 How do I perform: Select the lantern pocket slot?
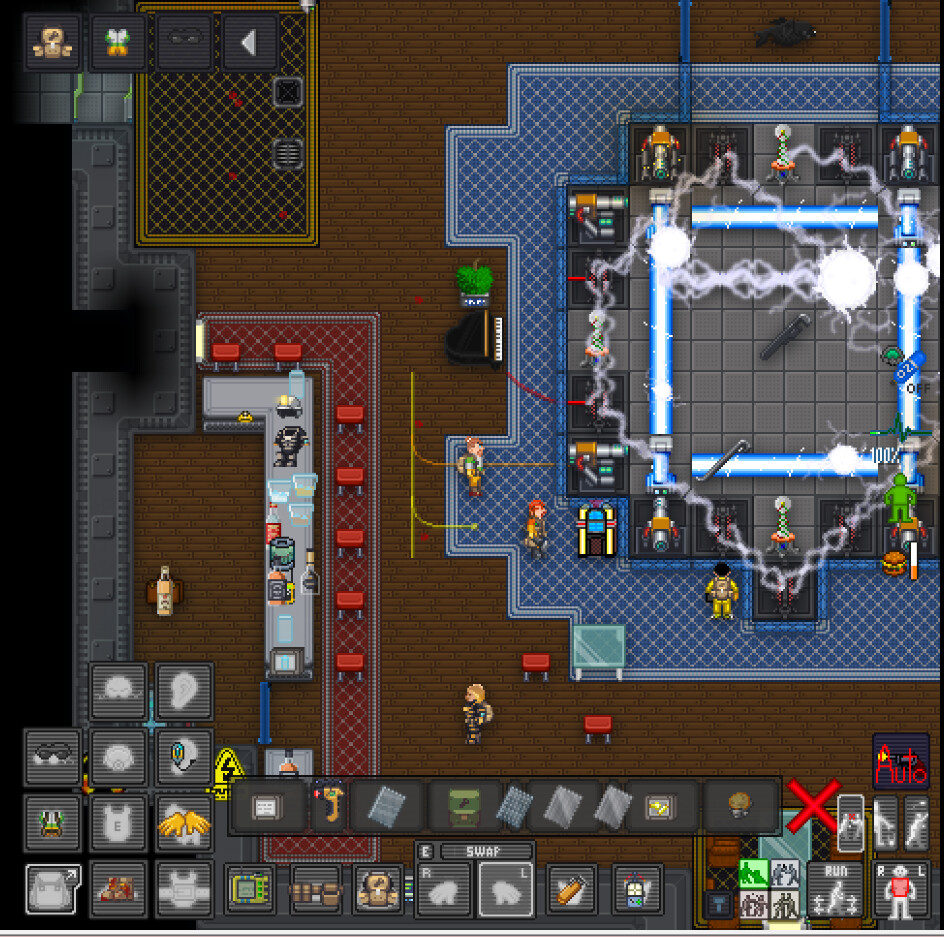633,889
